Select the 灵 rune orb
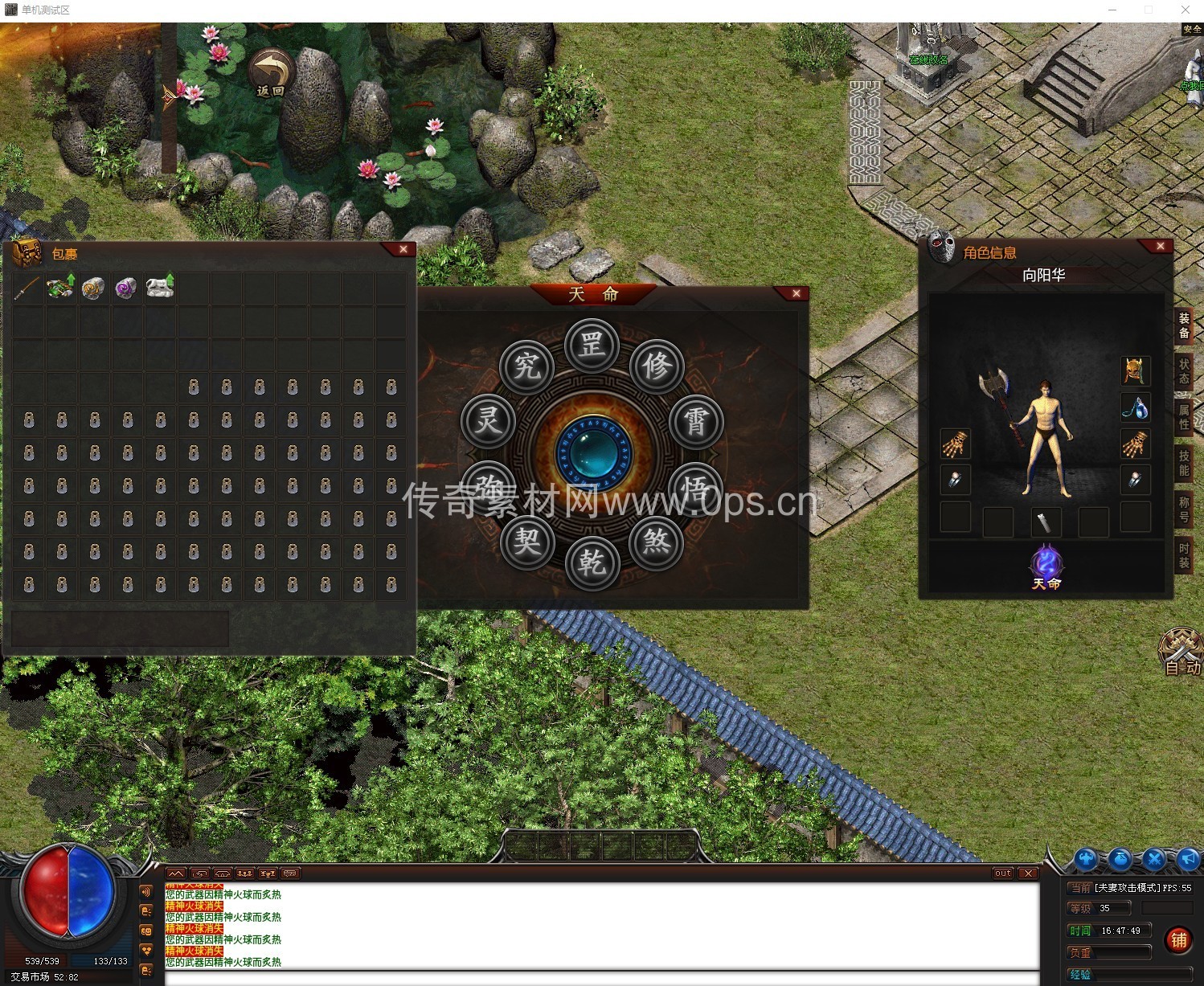Viewport: 1204px width, 986px height. [x=488, y=421]
